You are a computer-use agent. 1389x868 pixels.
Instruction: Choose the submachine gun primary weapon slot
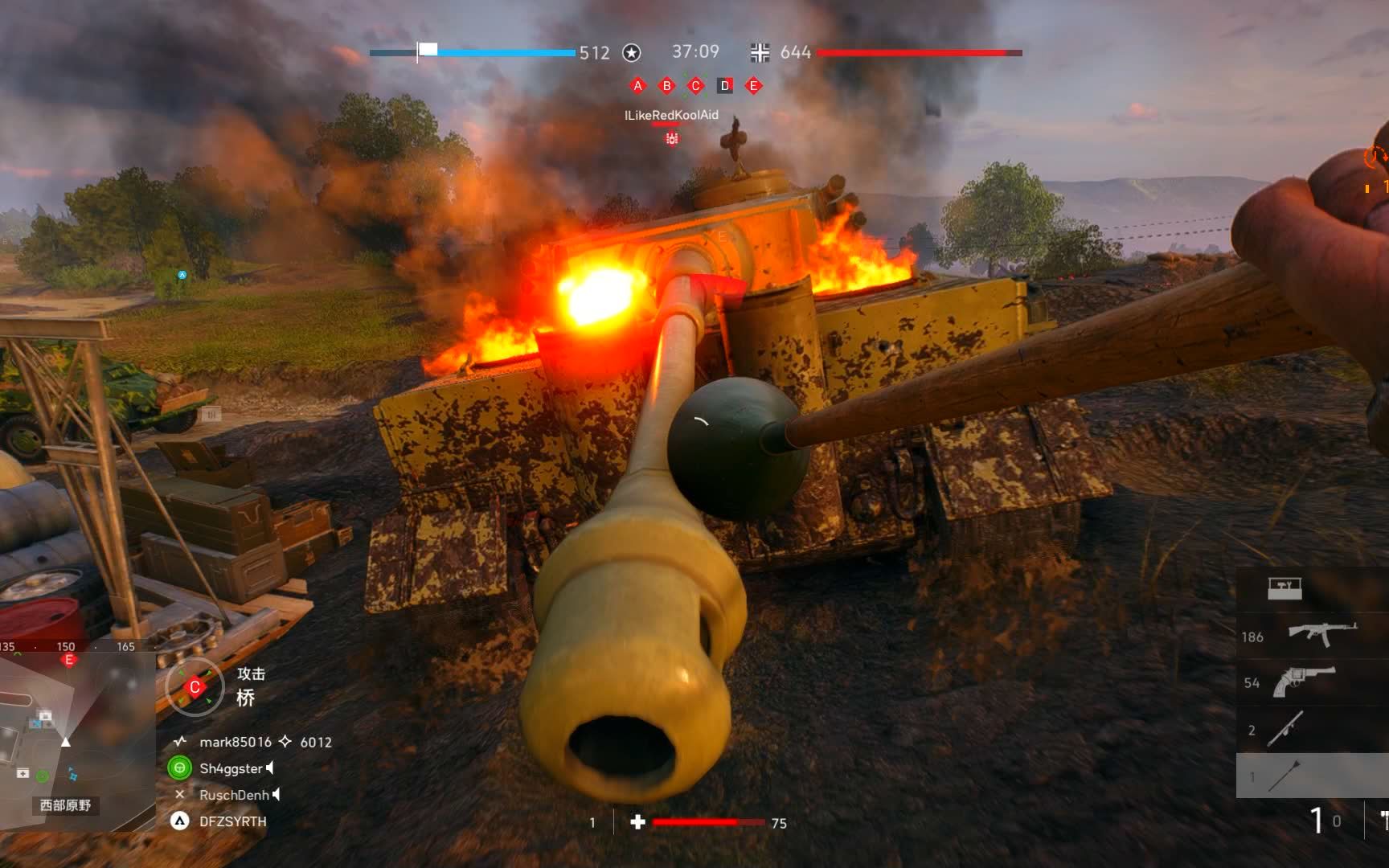(1321, 635)
